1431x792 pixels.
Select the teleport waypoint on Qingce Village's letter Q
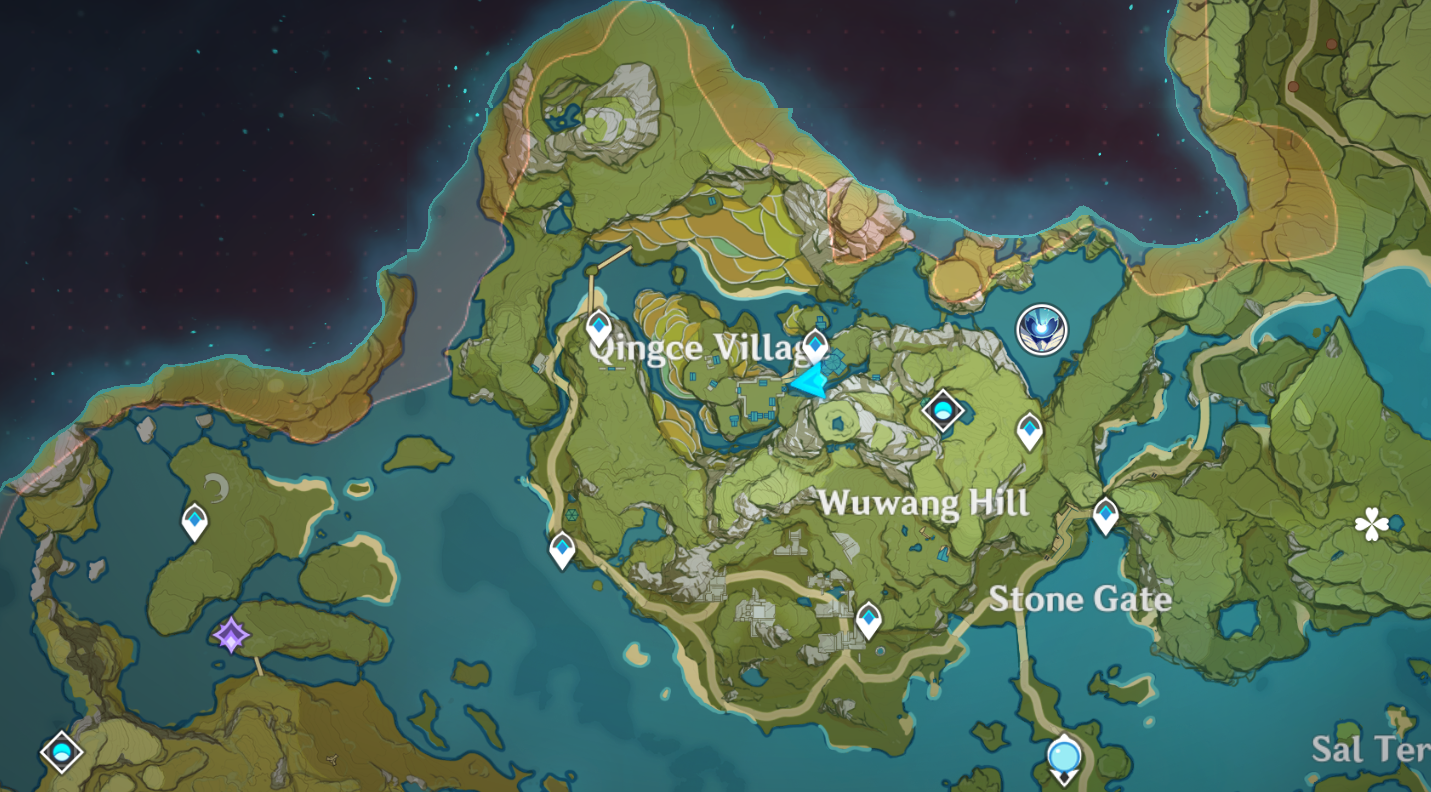click(598, 326)
